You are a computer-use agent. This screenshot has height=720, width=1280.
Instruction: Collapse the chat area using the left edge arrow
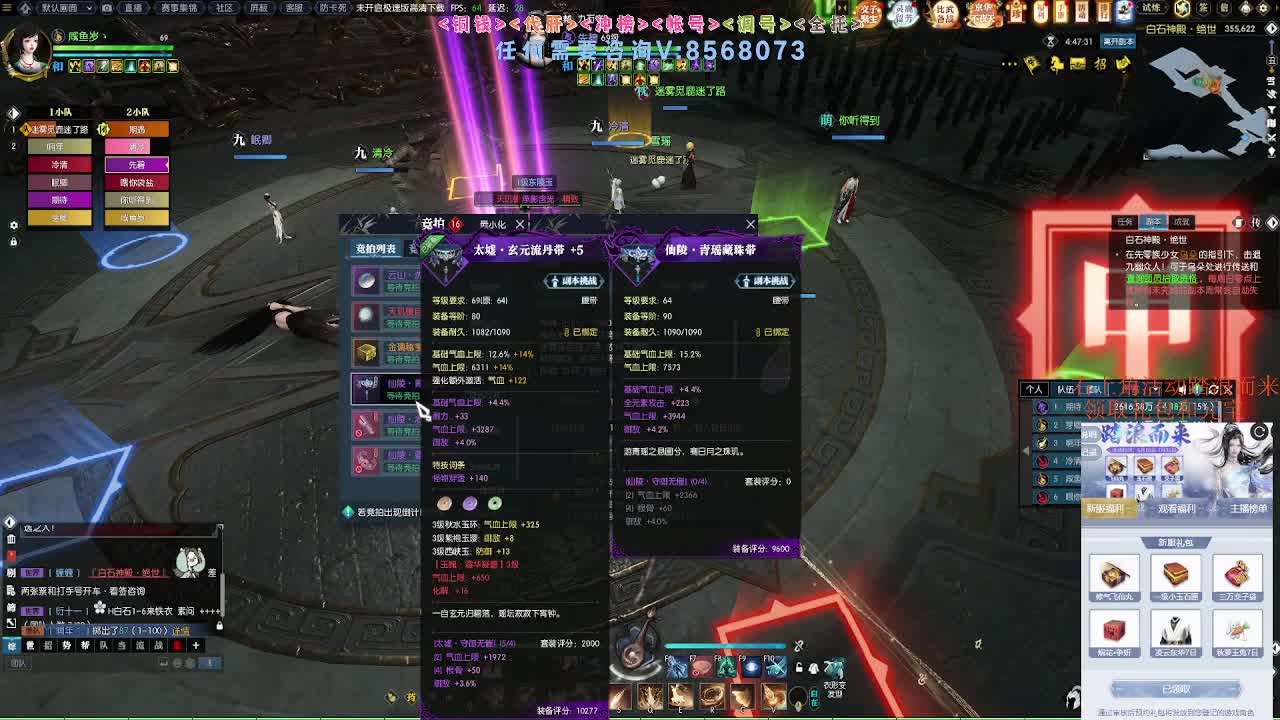(x=10, y=620)
